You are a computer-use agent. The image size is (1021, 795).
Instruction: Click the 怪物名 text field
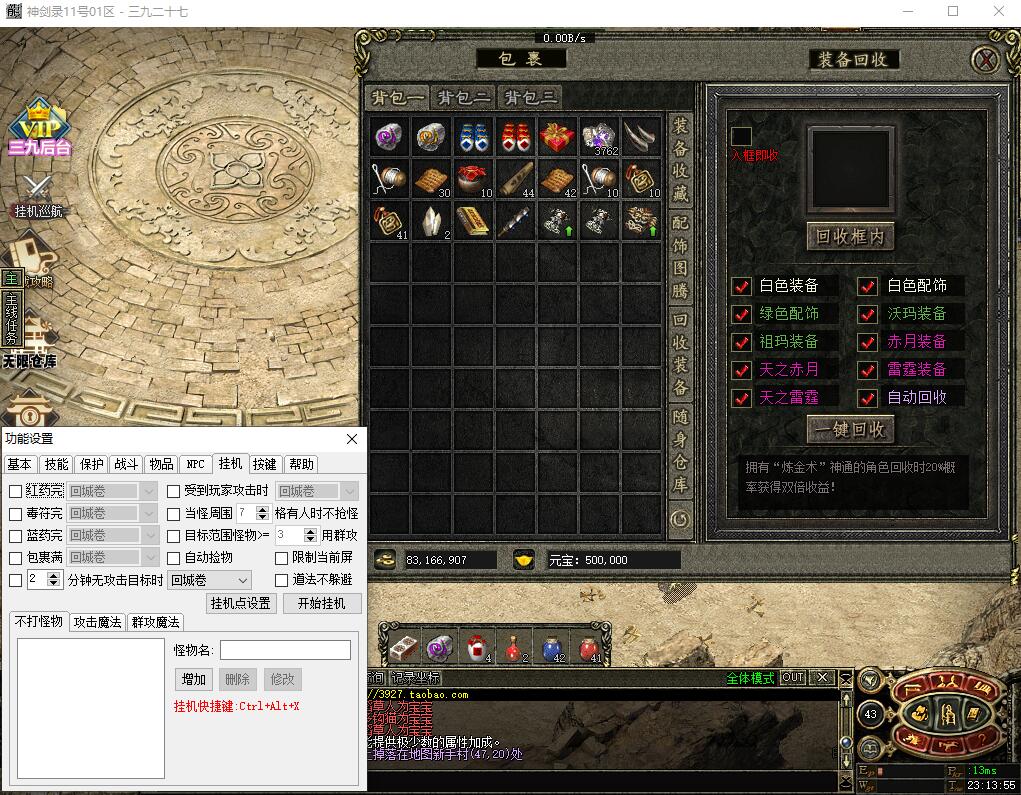pyautogui.click(x=285, y=650)
